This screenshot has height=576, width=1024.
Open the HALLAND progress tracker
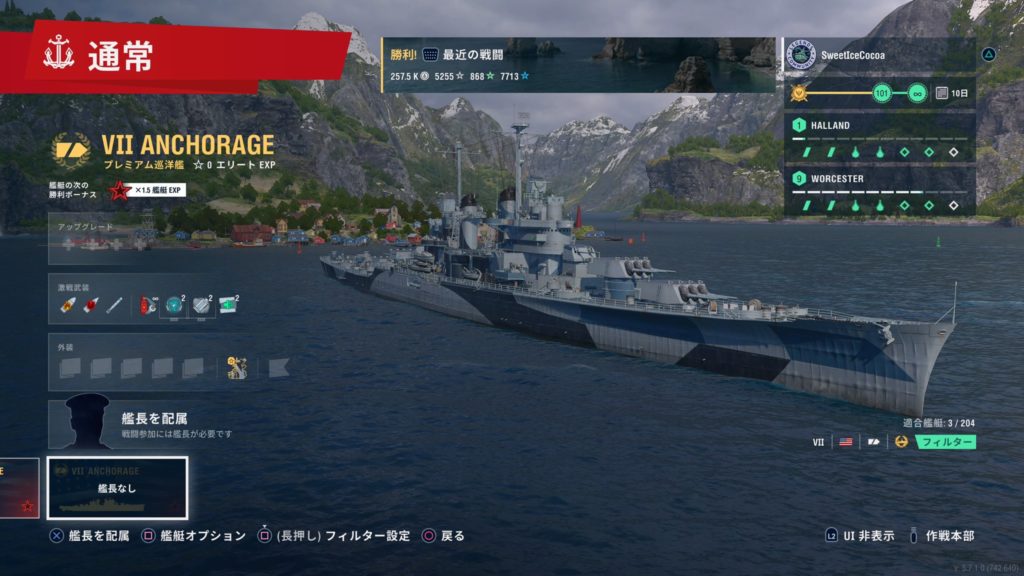[878, 140]
